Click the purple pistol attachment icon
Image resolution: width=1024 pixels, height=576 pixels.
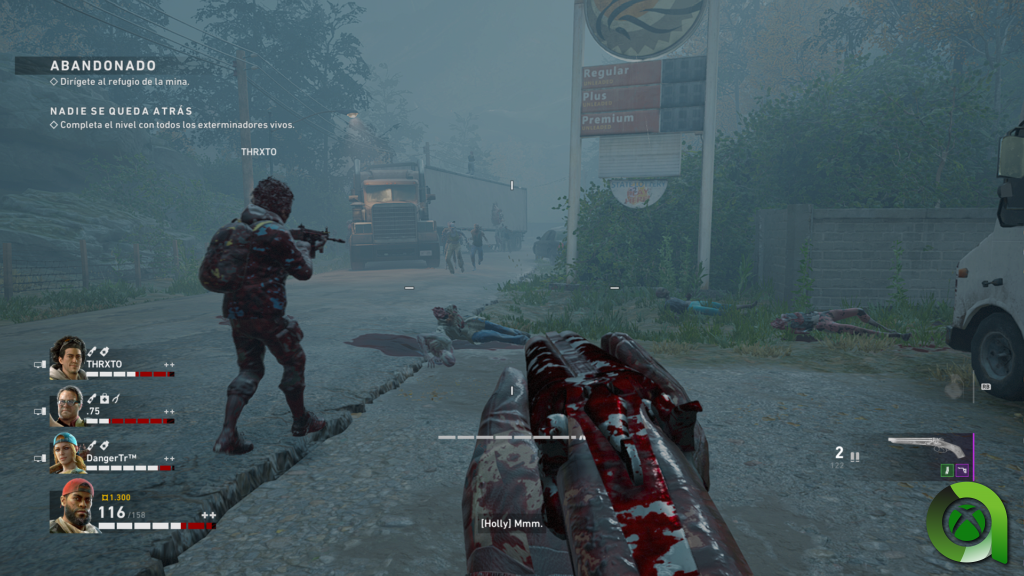(x=961, y=470)
